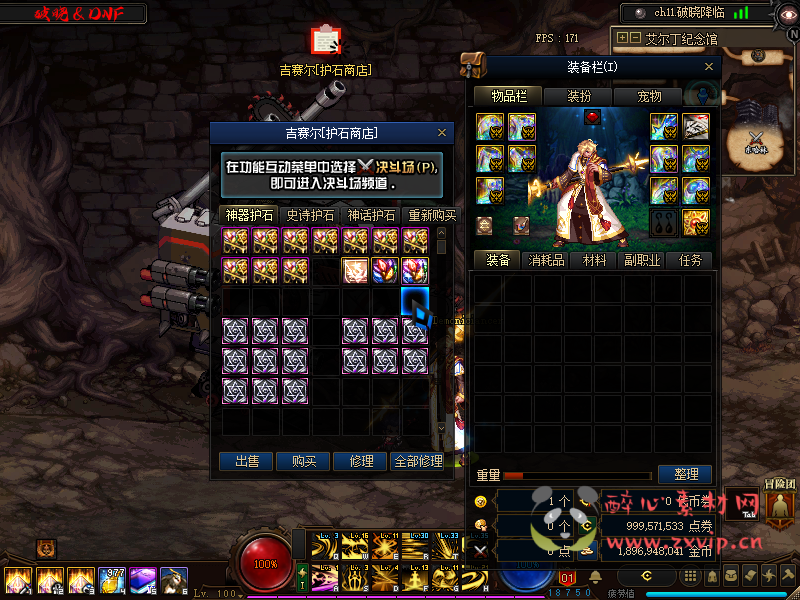Select the 消耗品 consumables tab
The height and width of the screenshot is (600, 800).
546,260
